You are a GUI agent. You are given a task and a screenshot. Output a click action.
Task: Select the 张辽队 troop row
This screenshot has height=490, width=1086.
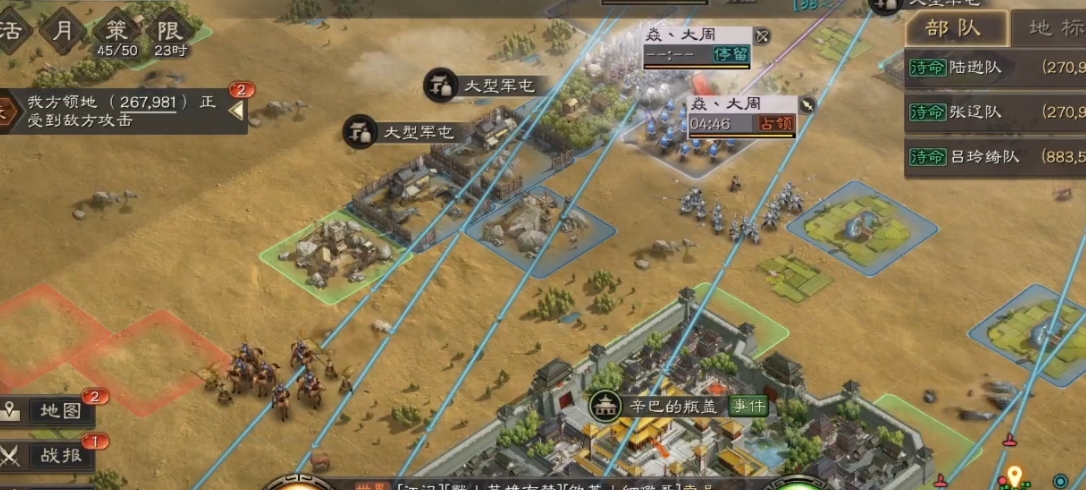pyautogui.click(x=995, y=112)
